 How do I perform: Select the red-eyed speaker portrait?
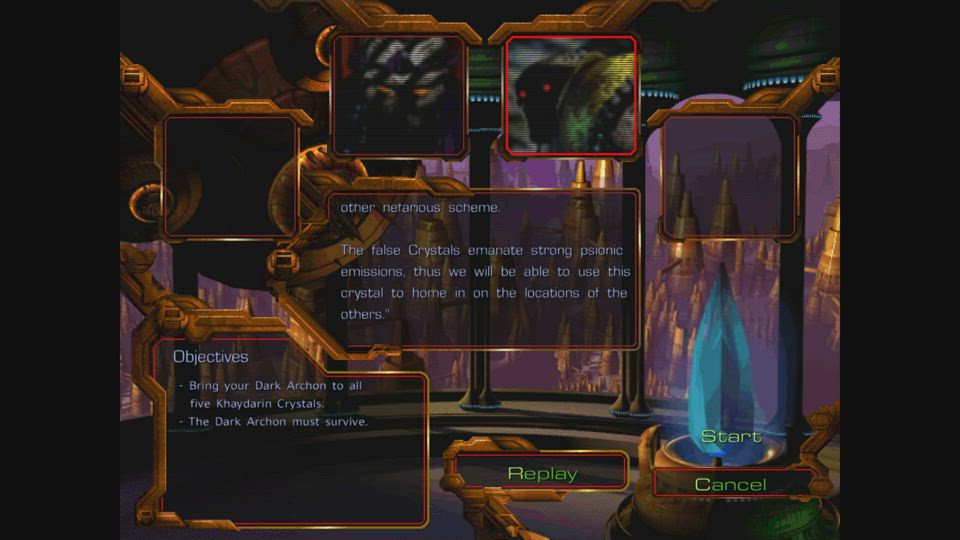(570, 96)
